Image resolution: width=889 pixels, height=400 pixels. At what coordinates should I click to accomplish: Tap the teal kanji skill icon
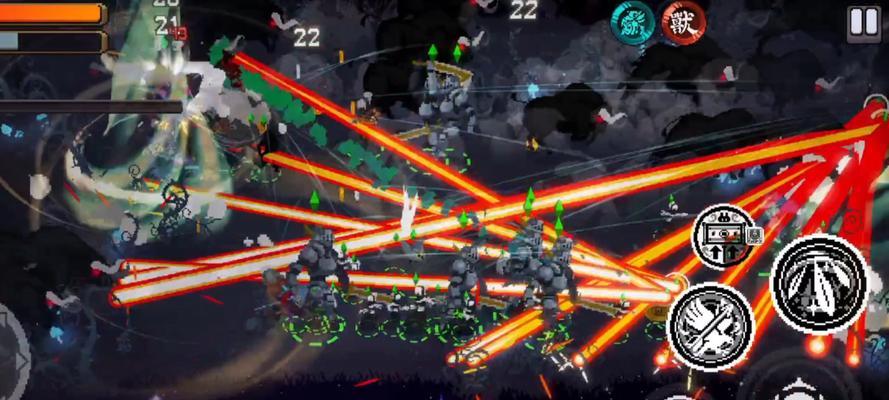click(x=632, y=22)
